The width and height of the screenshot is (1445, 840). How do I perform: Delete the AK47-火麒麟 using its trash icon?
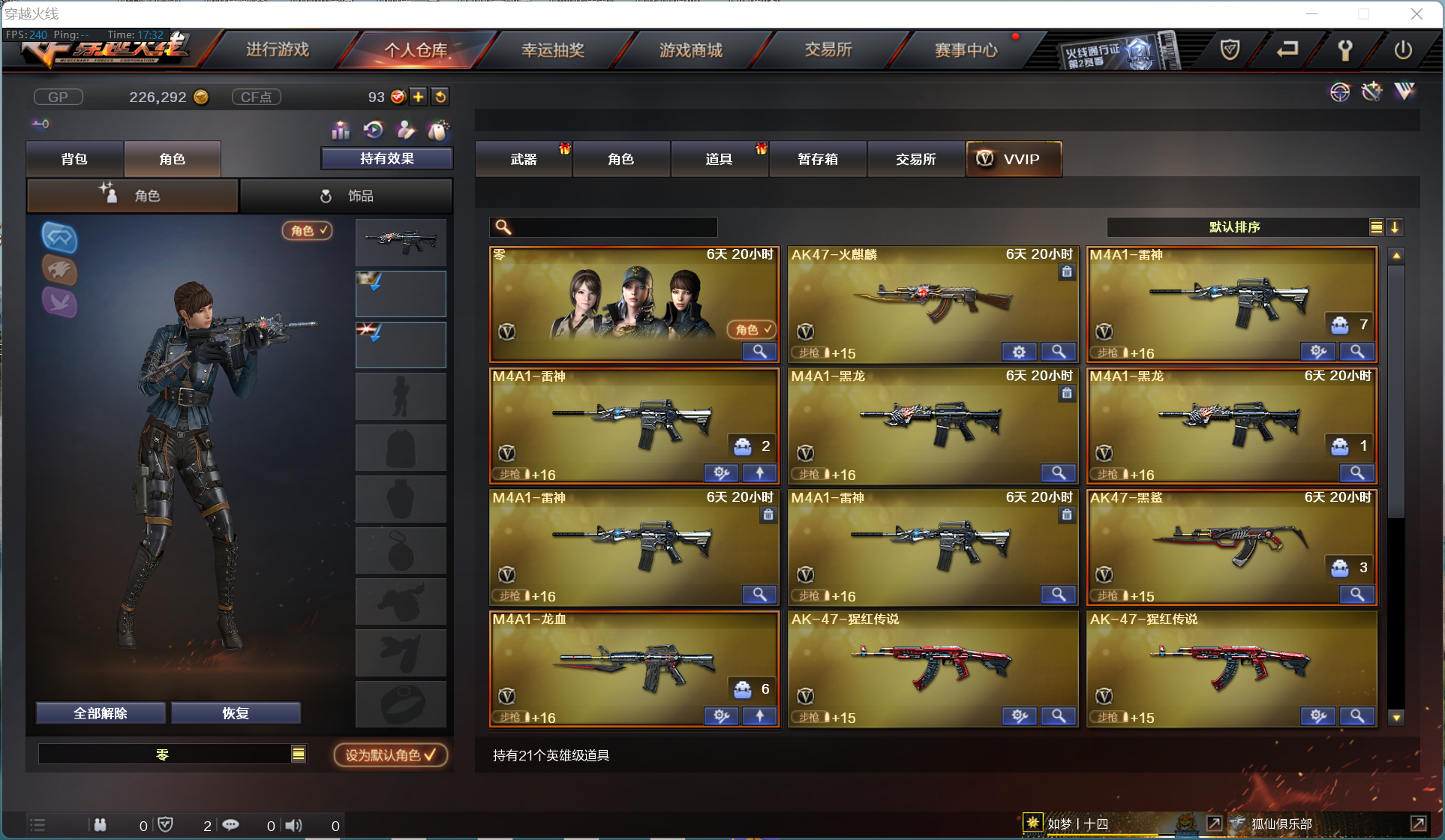pos(1067,271)
